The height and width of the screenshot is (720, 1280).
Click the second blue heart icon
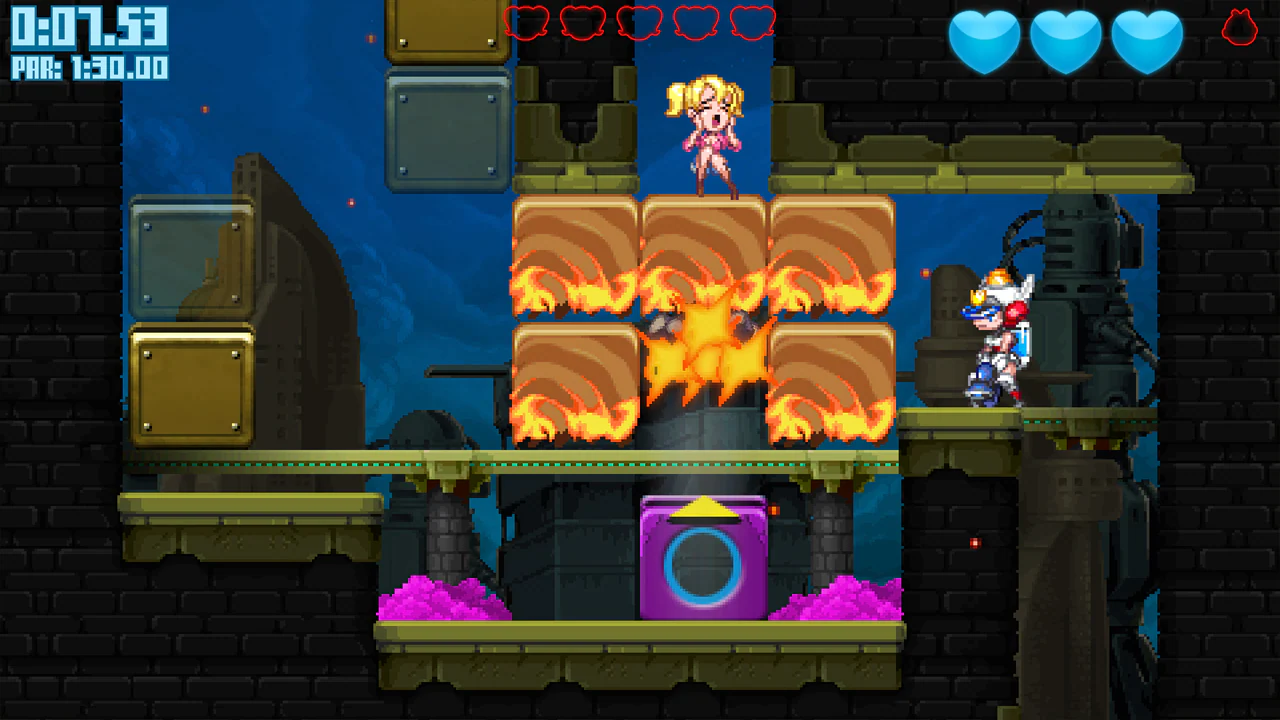1065,42
